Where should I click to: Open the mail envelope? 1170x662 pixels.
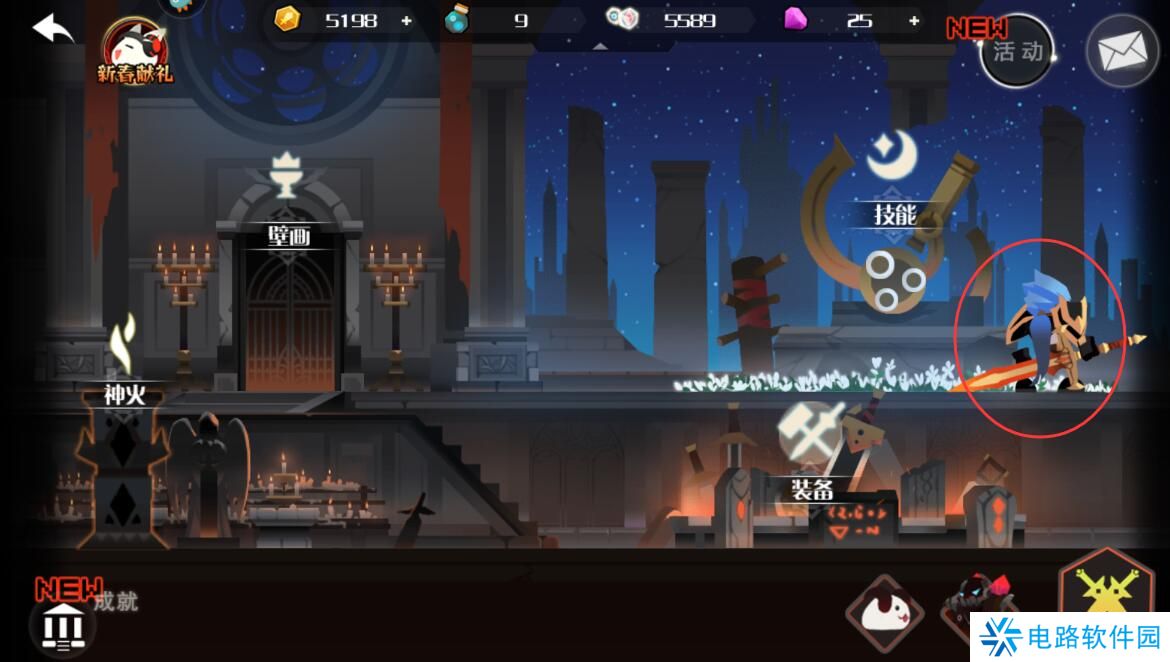(1121, 52)
